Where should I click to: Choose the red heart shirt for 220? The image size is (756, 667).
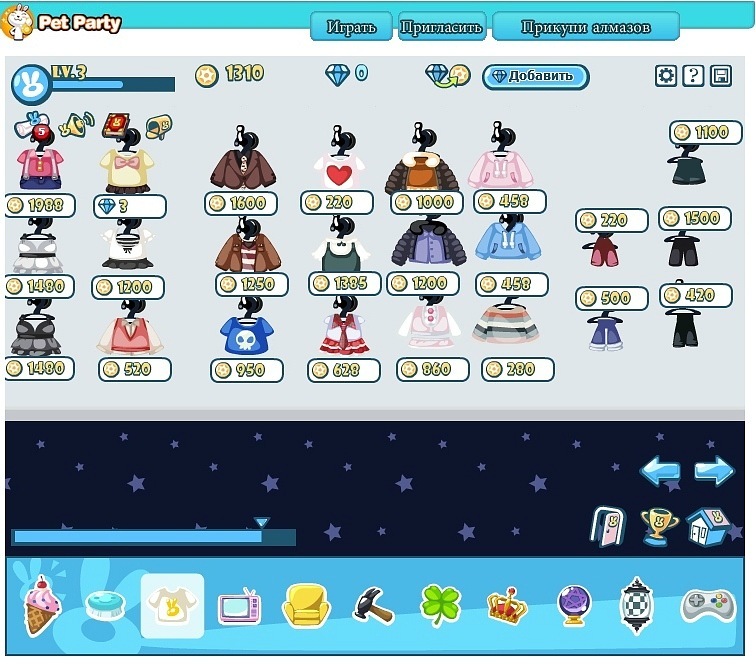tap(338, 168)
